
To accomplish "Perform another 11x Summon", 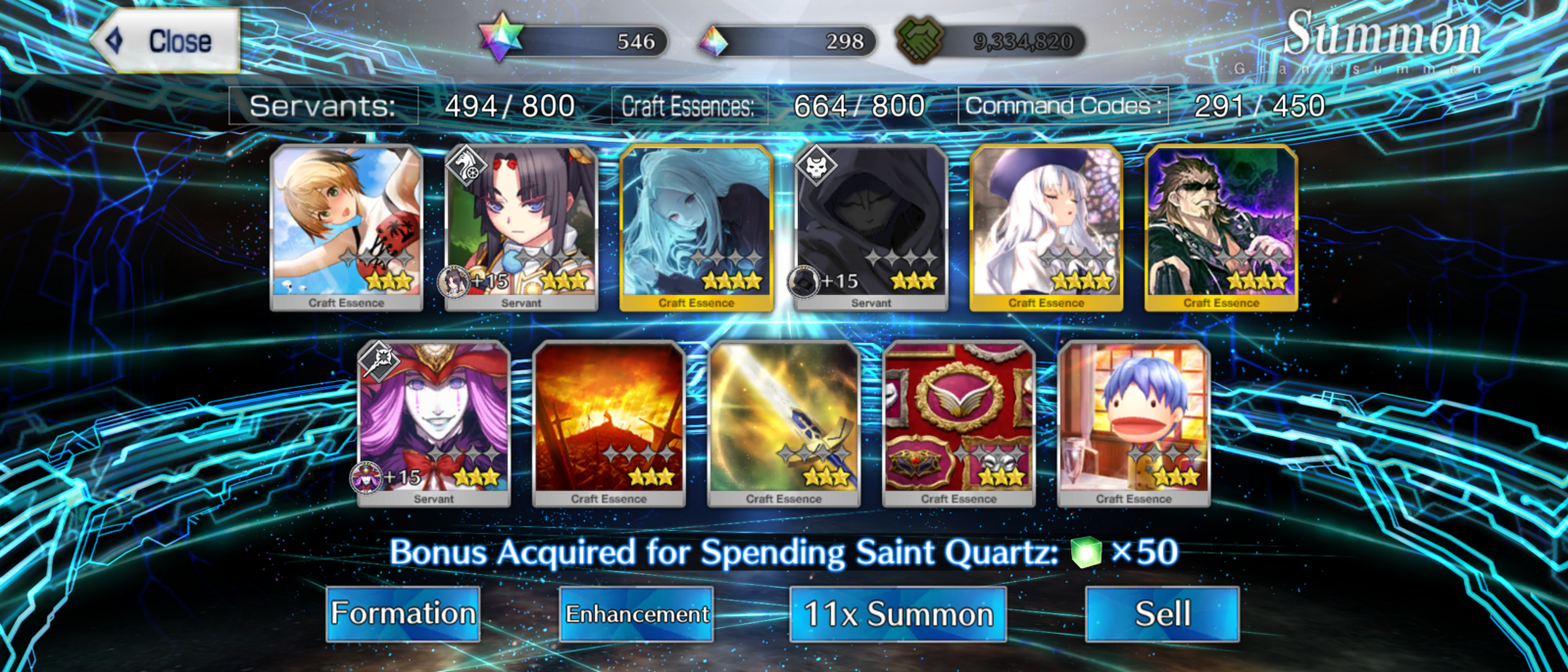I will [x=898, y=614].
